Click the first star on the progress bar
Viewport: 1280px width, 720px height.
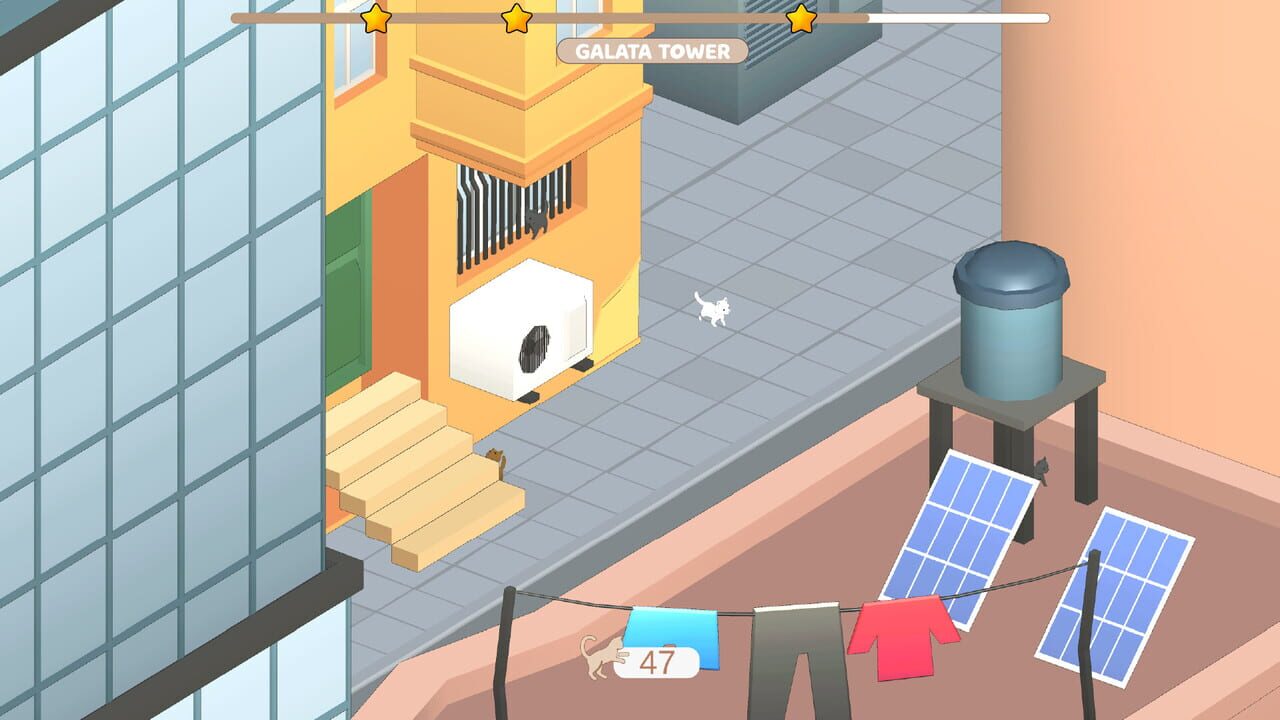pyautogui.click(x=375, y=19)
